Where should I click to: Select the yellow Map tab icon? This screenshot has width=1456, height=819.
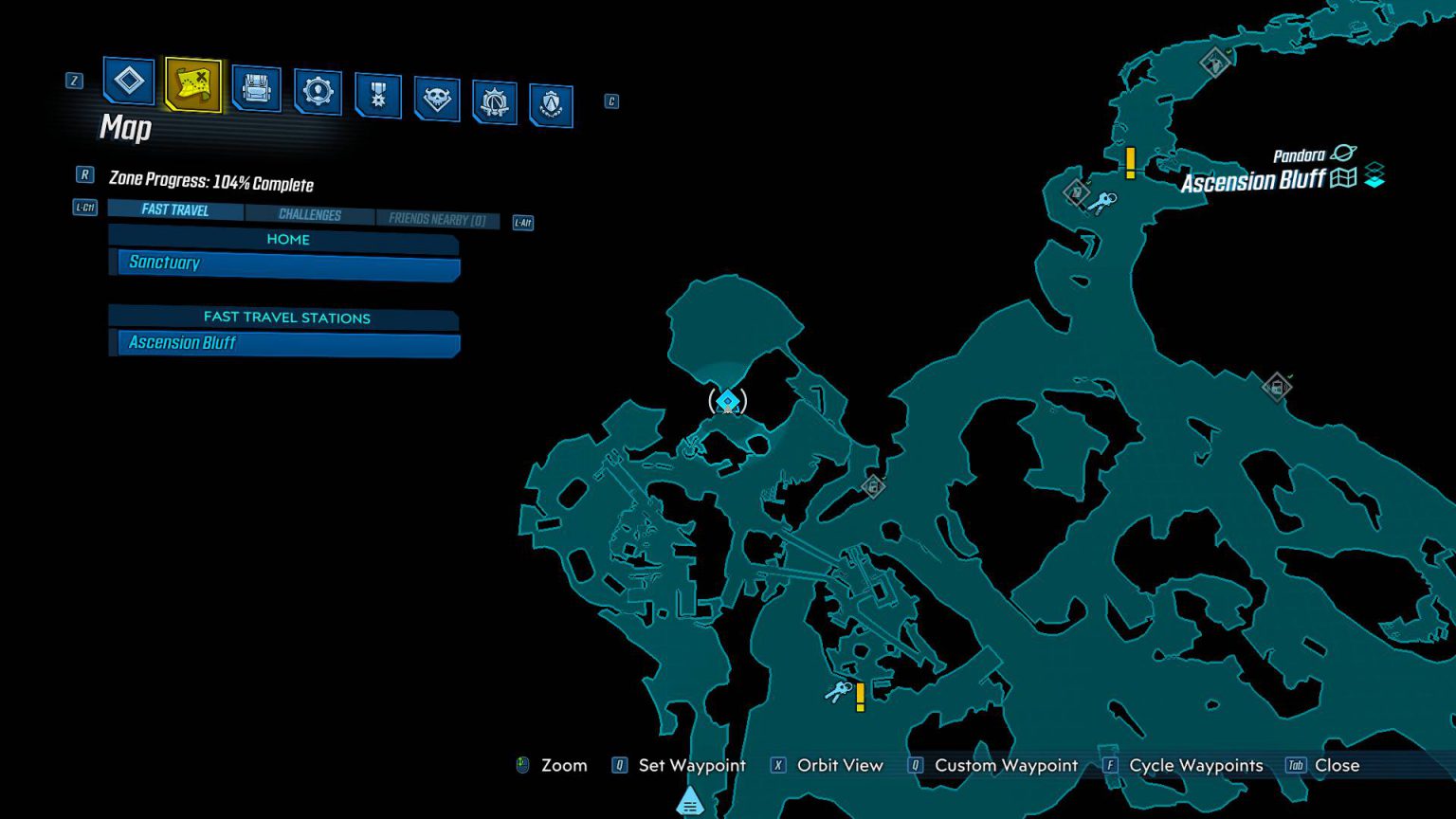[x=191, y=85]
